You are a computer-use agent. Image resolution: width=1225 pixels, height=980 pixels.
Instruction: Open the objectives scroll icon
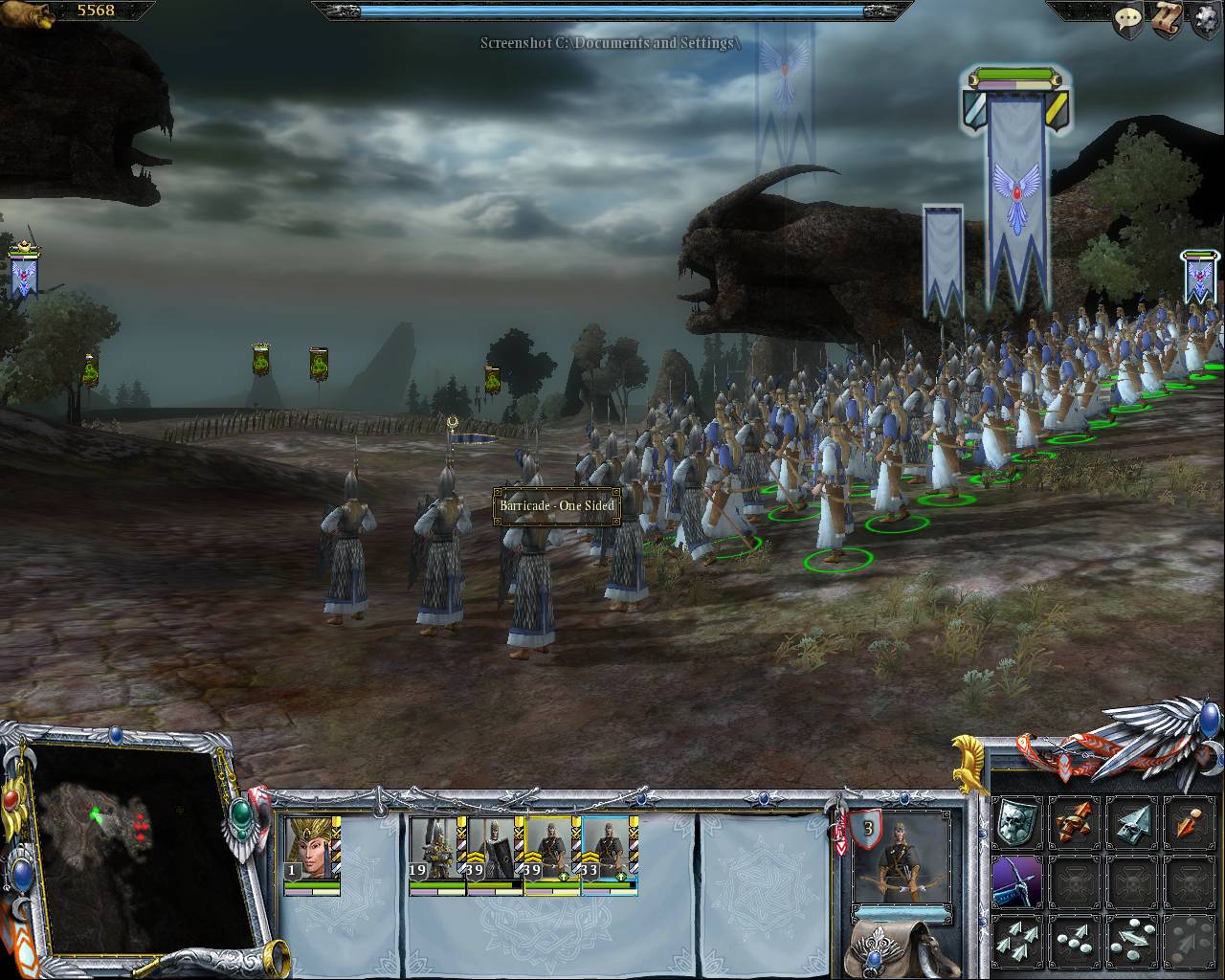click(x=1166, y=21)
